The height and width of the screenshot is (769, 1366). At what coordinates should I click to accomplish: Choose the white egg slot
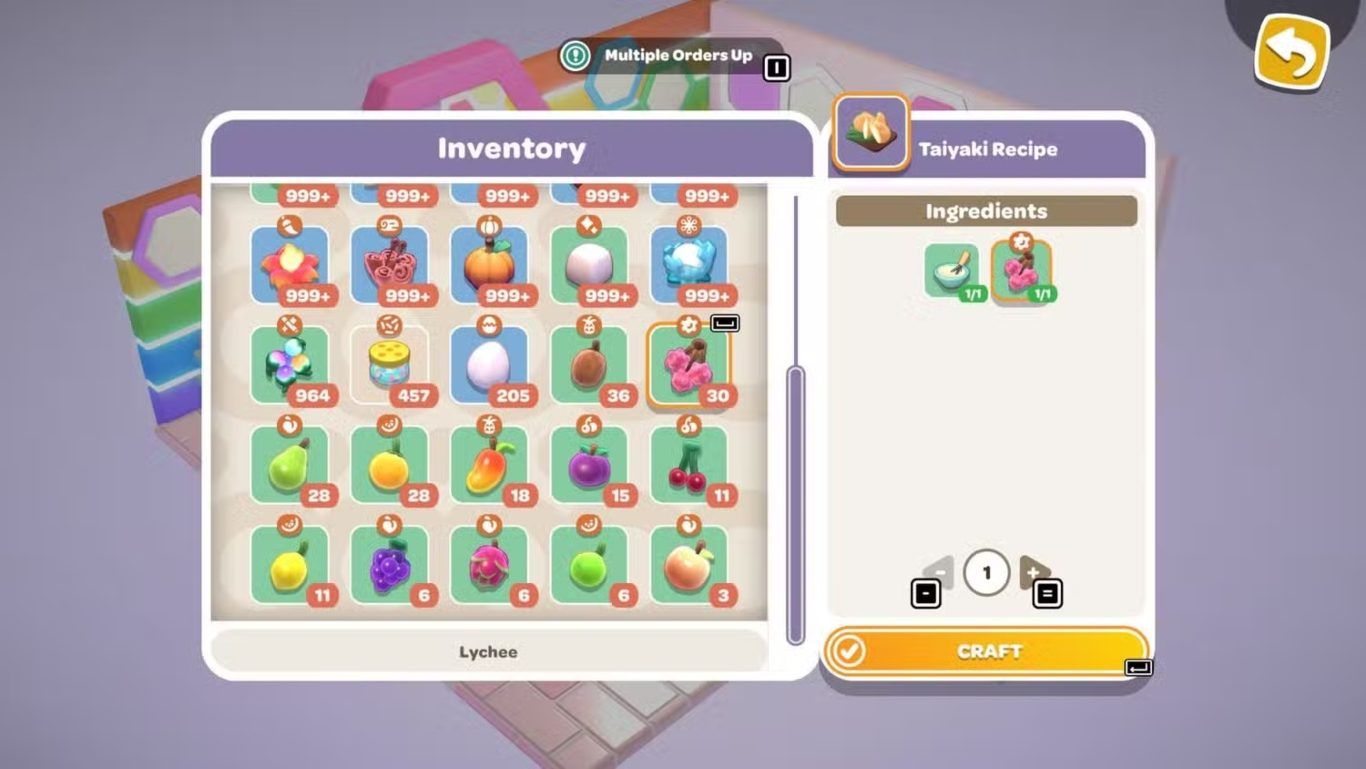click(x=489, y=366)
